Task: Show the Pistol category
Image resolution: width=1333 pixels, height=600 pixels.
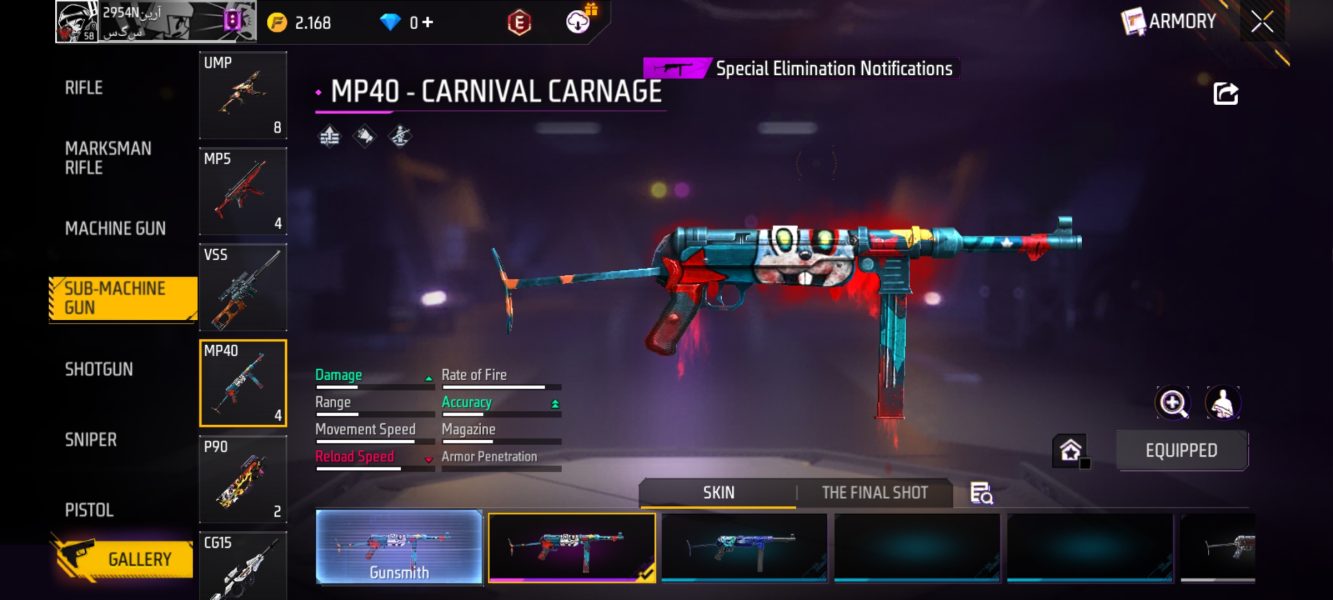Action: (x=89, y=510)
